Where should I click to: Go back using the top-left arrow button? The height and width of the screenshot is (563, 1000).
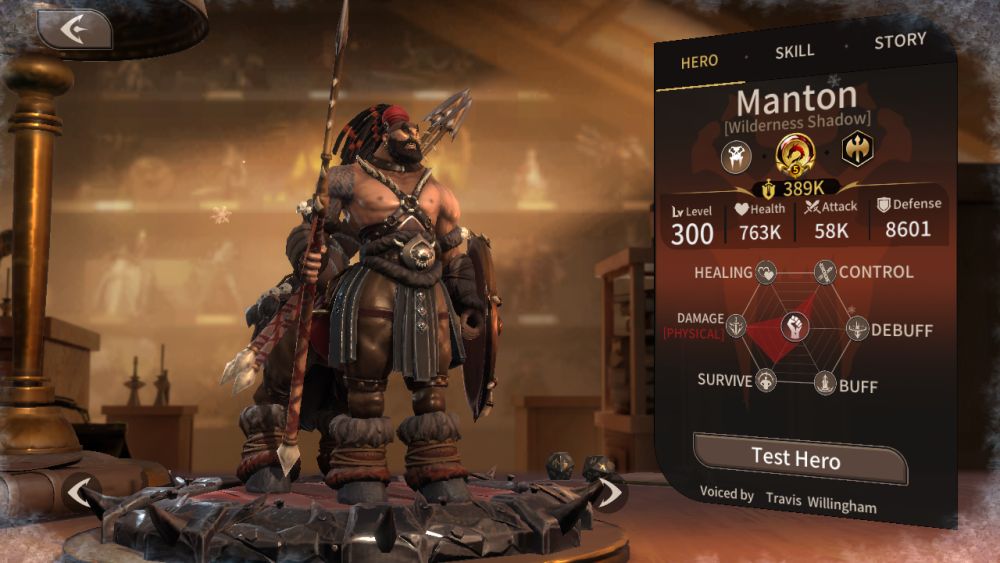[74, 29]
